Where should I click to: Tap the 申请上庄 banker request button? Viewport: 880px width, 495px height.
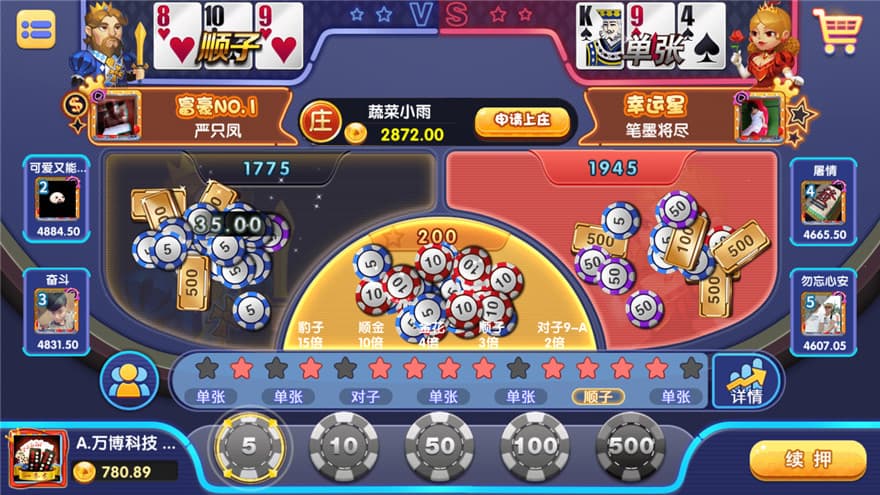pyautogui.click(x=522, y=121)
